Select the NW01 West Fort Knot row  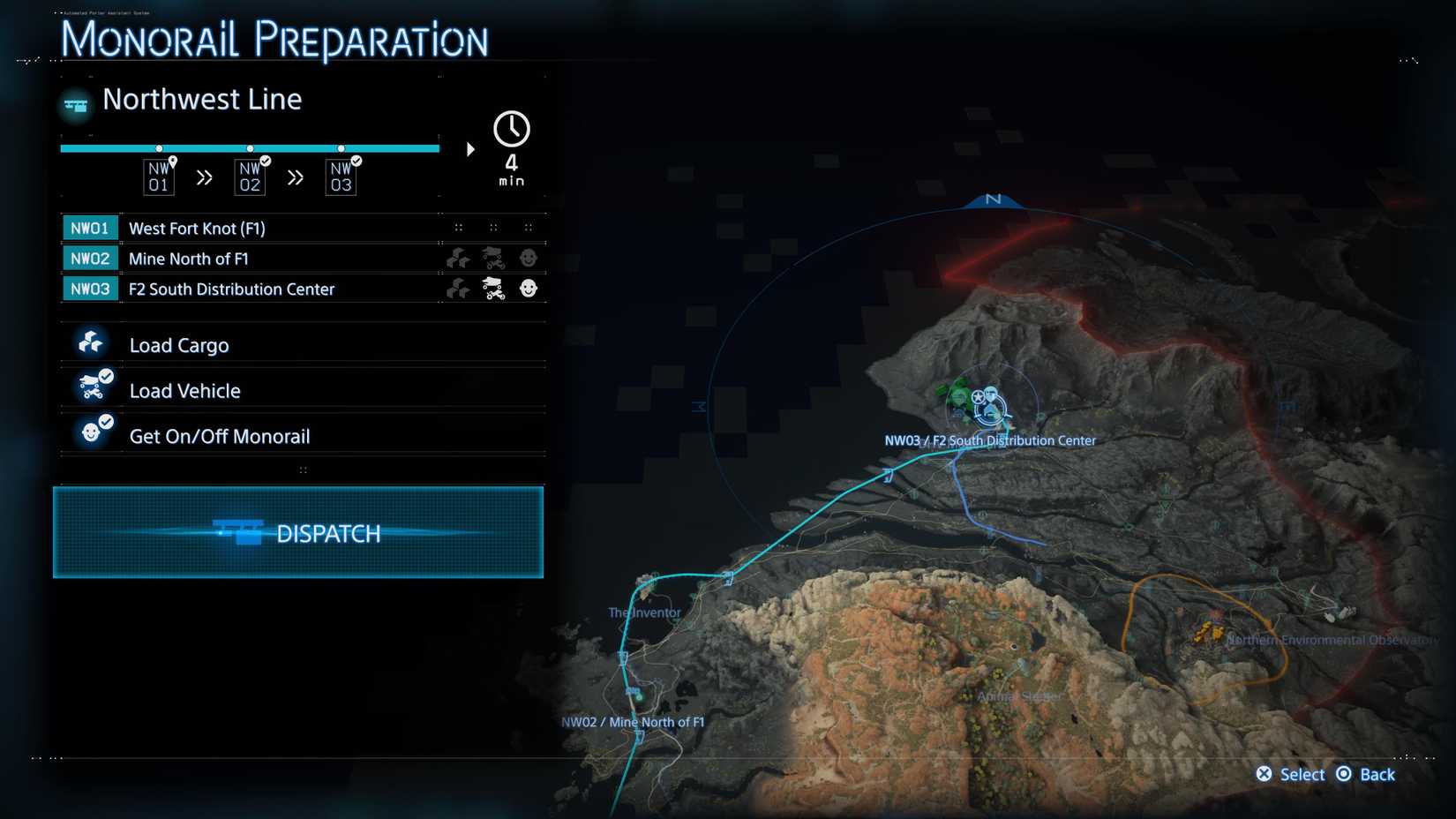[x=265, y=228]
